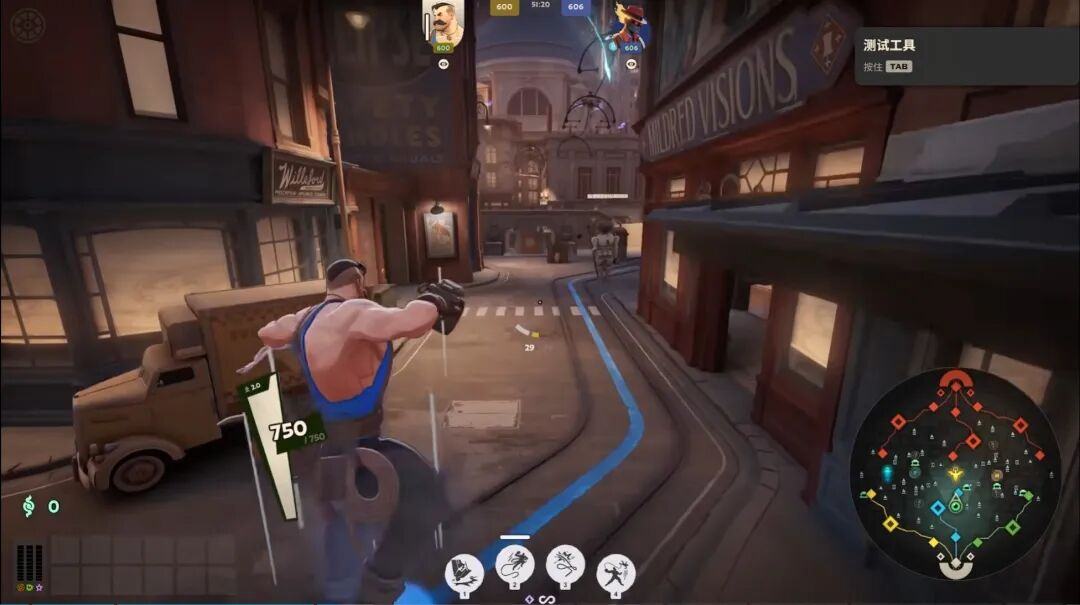Screen dimensions: 1080x605
Task: Use the lasso ability numbered 2
Action: [x=515, y=565]
